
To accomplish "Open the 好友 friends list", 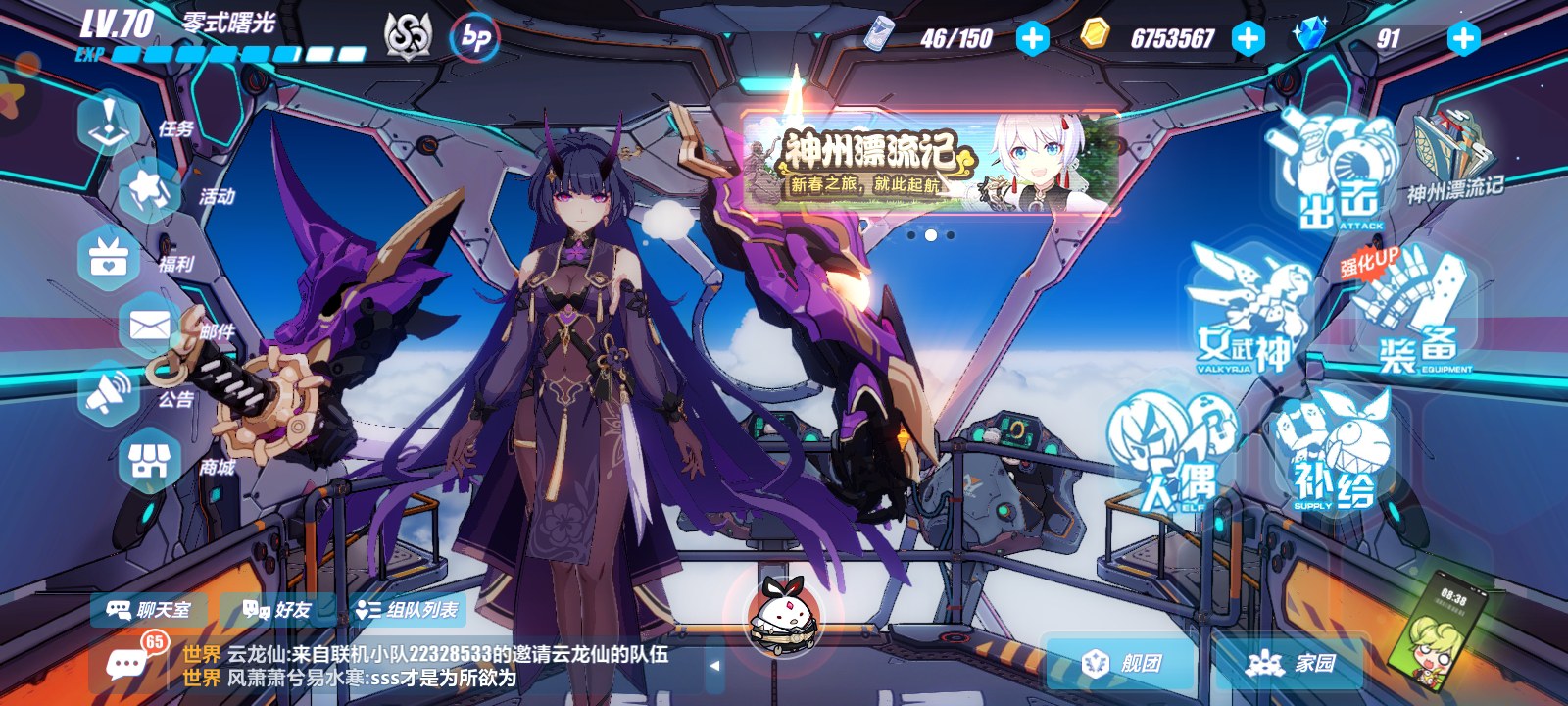I will click(277, 610).
